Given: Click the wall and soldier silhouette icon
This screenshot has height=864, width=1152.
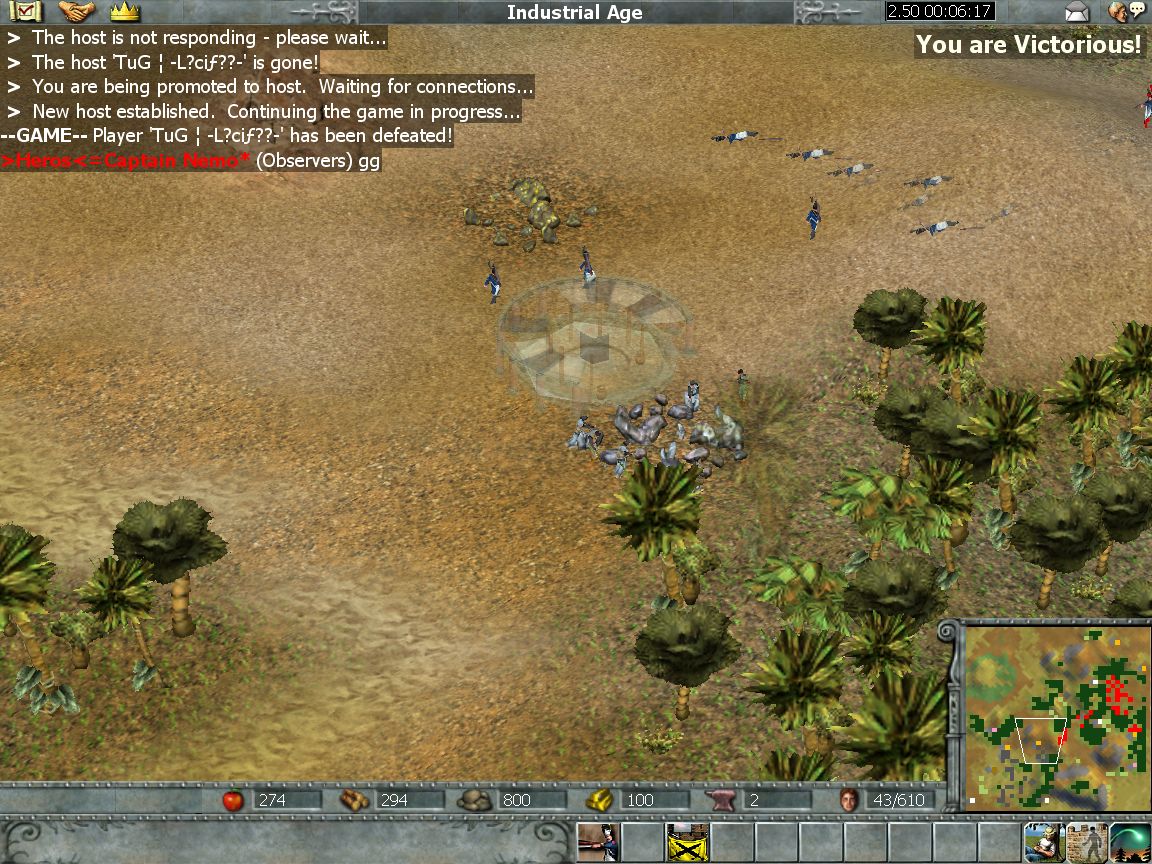Looking at the screenshot, I should pyautogui.click(x=1087, y=842).
